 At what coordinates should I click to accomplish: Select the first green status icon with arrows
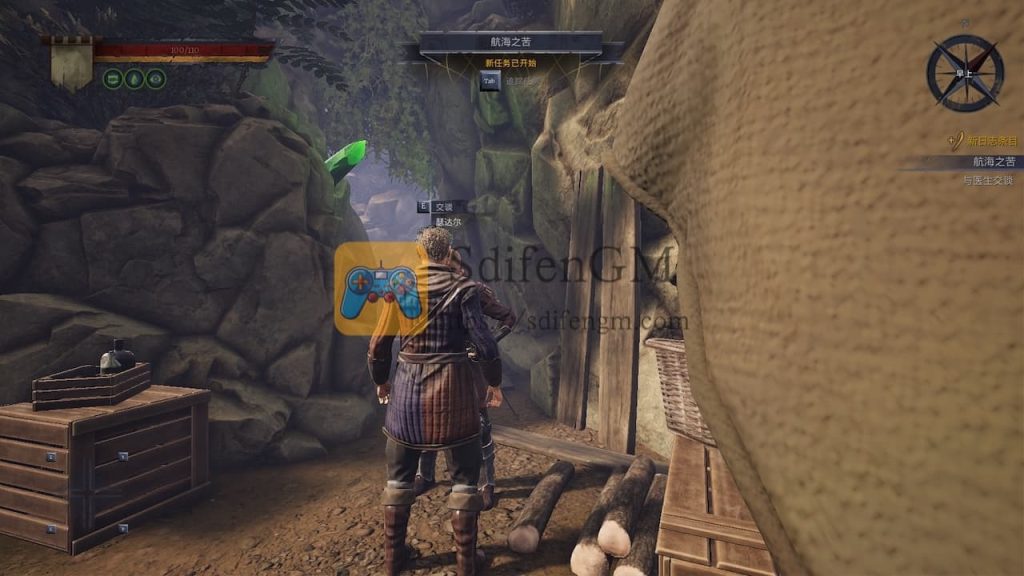113,78
